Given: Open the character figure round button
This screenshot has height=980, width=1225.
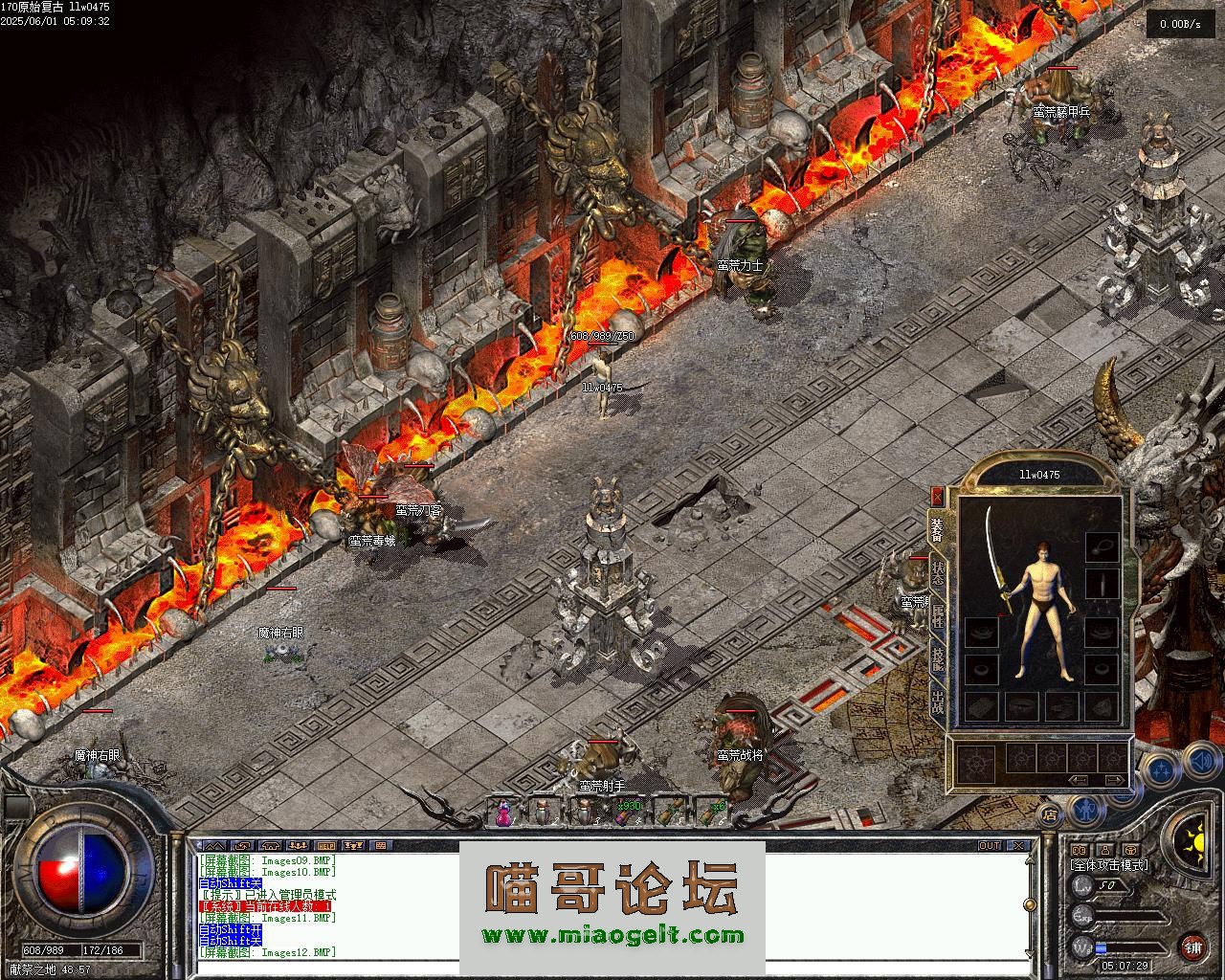Looking at the screenshot, I should 1086,812.
